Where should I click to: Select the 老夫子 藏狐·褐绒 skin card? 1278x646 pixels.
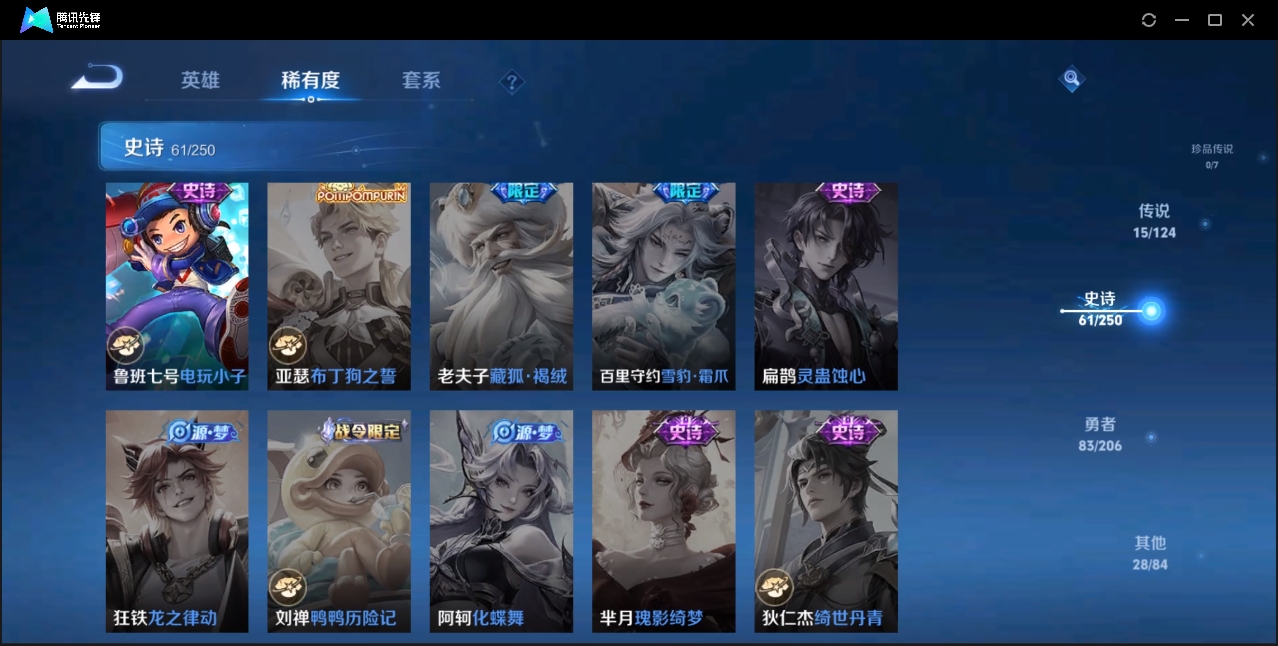(501, 286)
